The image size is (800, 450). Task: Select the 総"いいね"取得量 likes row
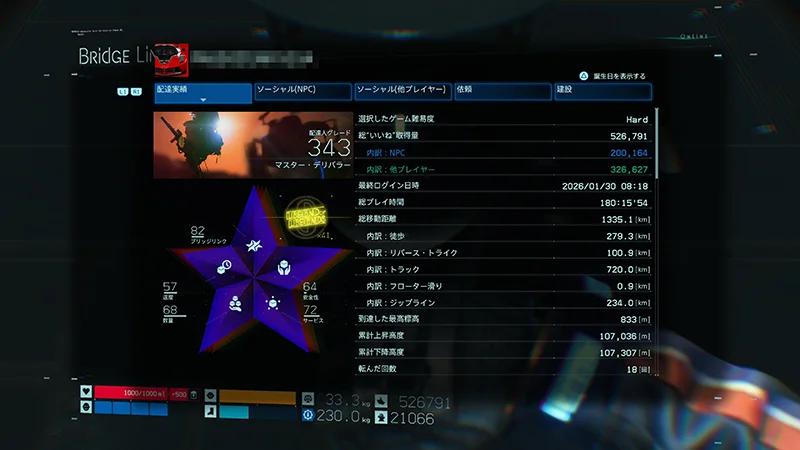pos(503,135)
